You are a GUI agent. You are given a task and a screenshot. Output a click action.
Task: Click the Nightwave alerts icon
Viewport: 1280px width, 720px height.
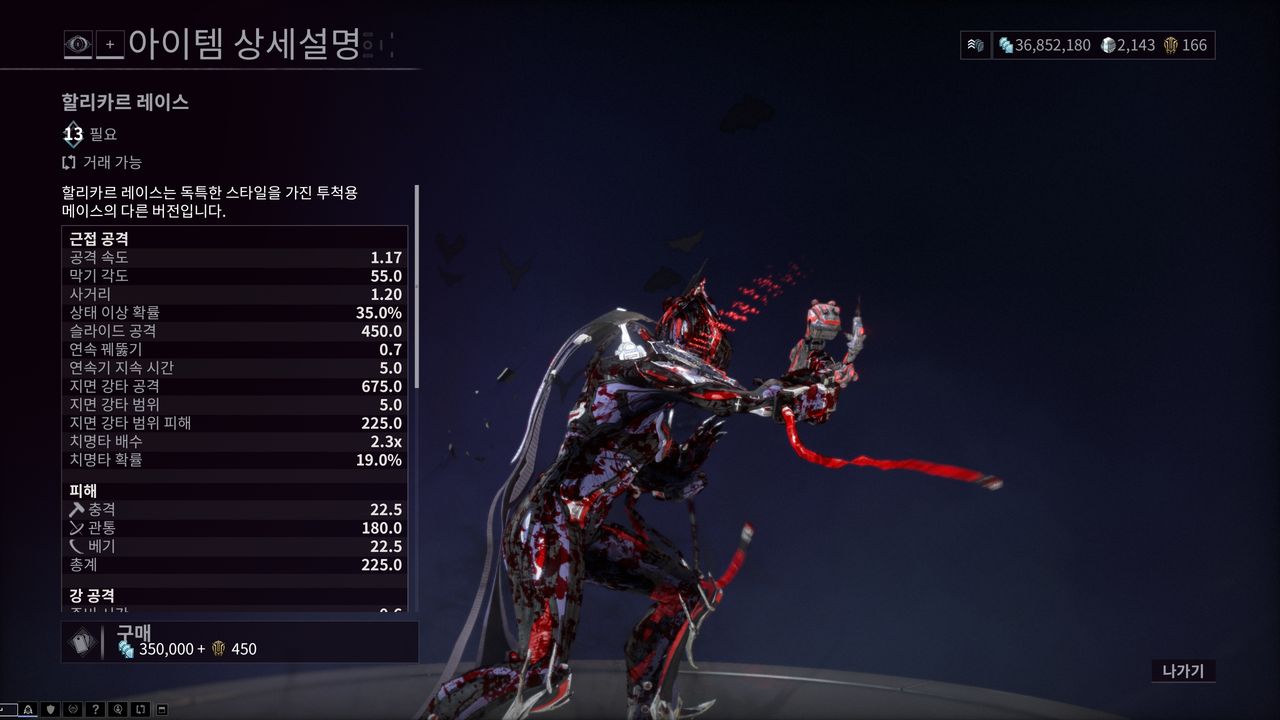(x=28, y=708)
